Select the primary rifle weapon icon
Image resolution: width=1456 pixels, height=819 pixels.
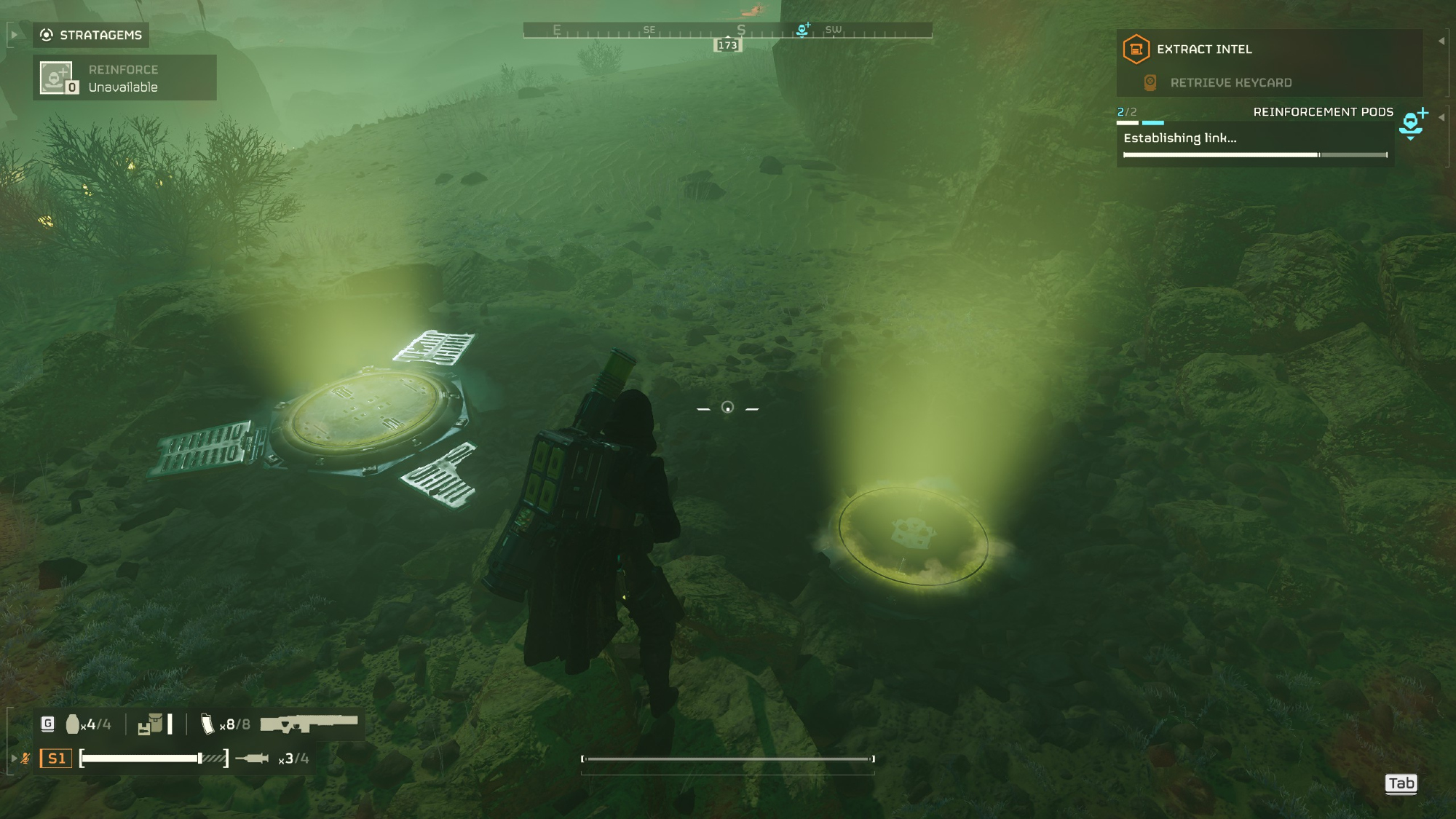(x=309, y=724)
